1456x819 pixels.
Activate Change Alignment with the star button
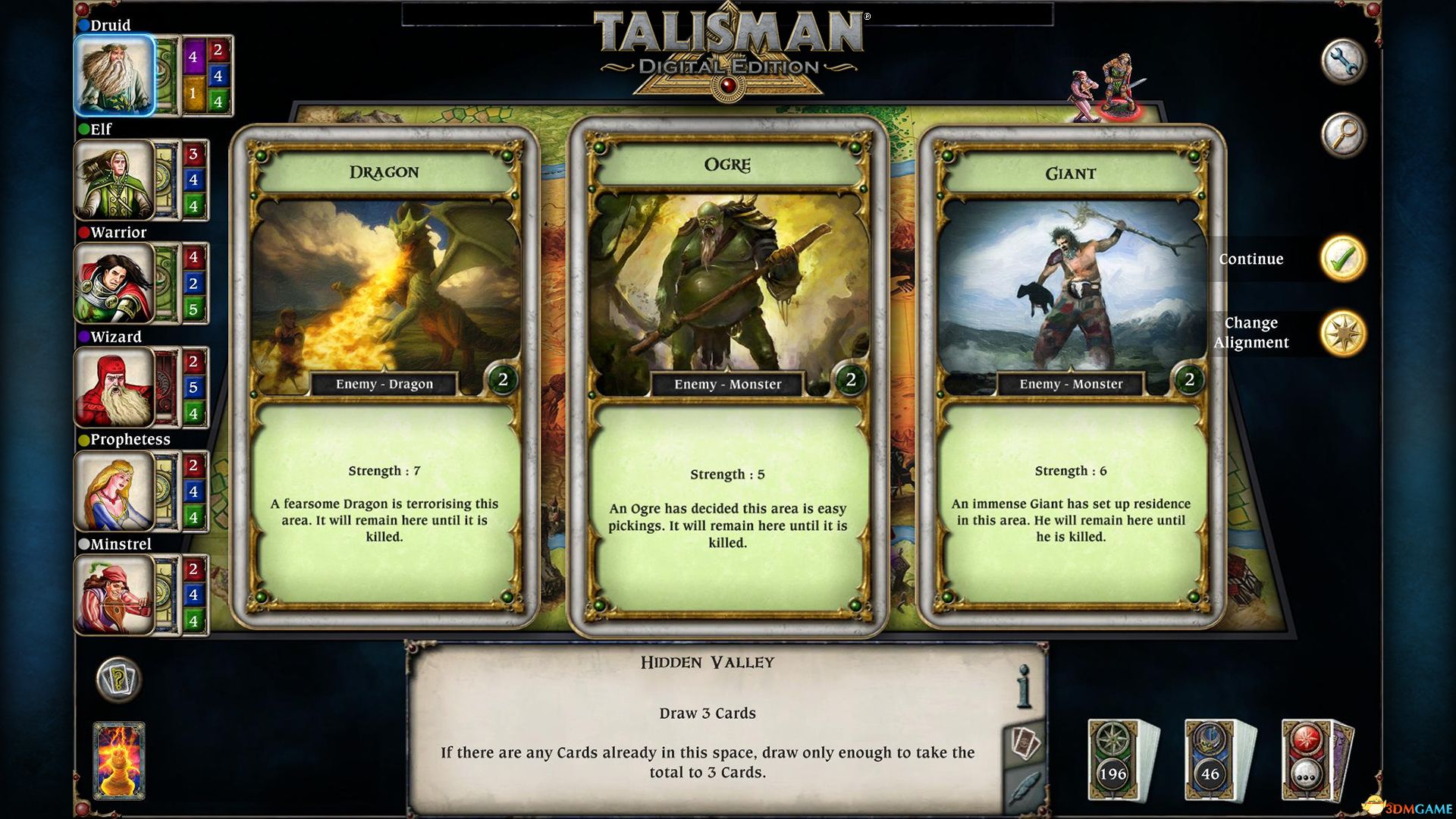tap(1345, 332)
